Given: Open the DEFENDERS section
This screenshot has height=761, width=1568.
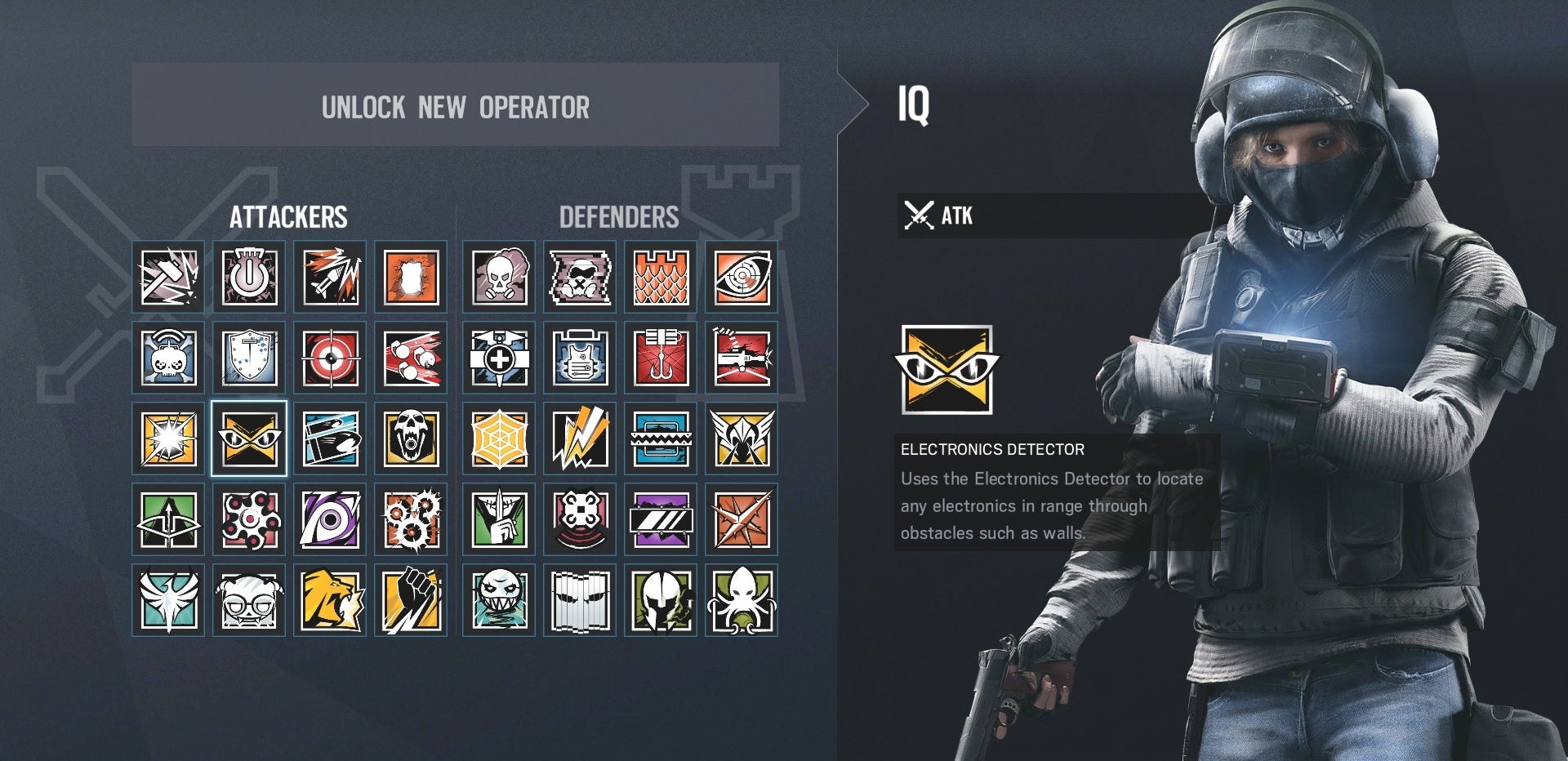Looking at the screenshot, I should point(618,216).
